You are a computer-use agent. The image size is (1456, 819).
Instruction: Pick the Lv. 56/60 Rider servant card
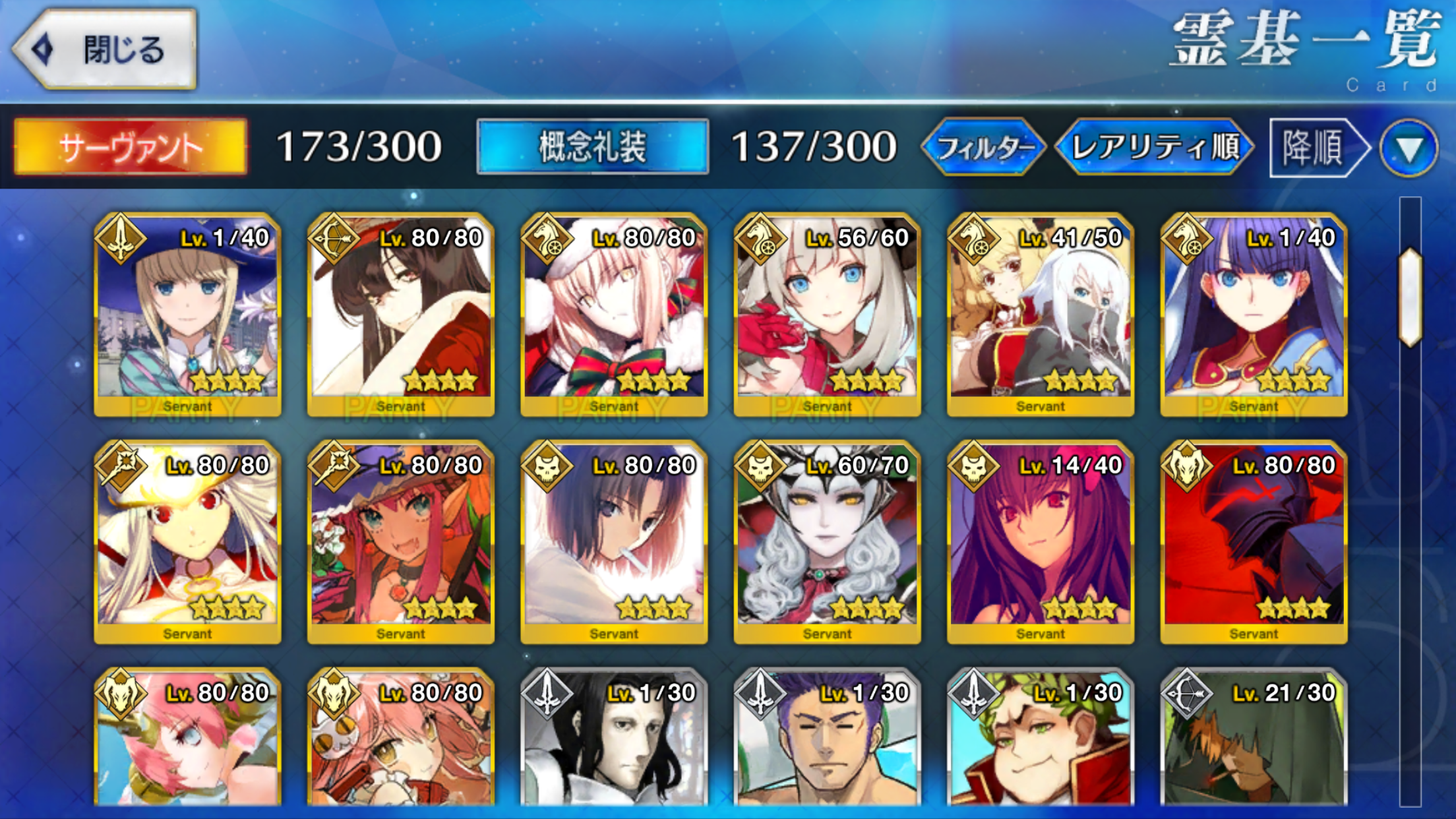point(827,314)
